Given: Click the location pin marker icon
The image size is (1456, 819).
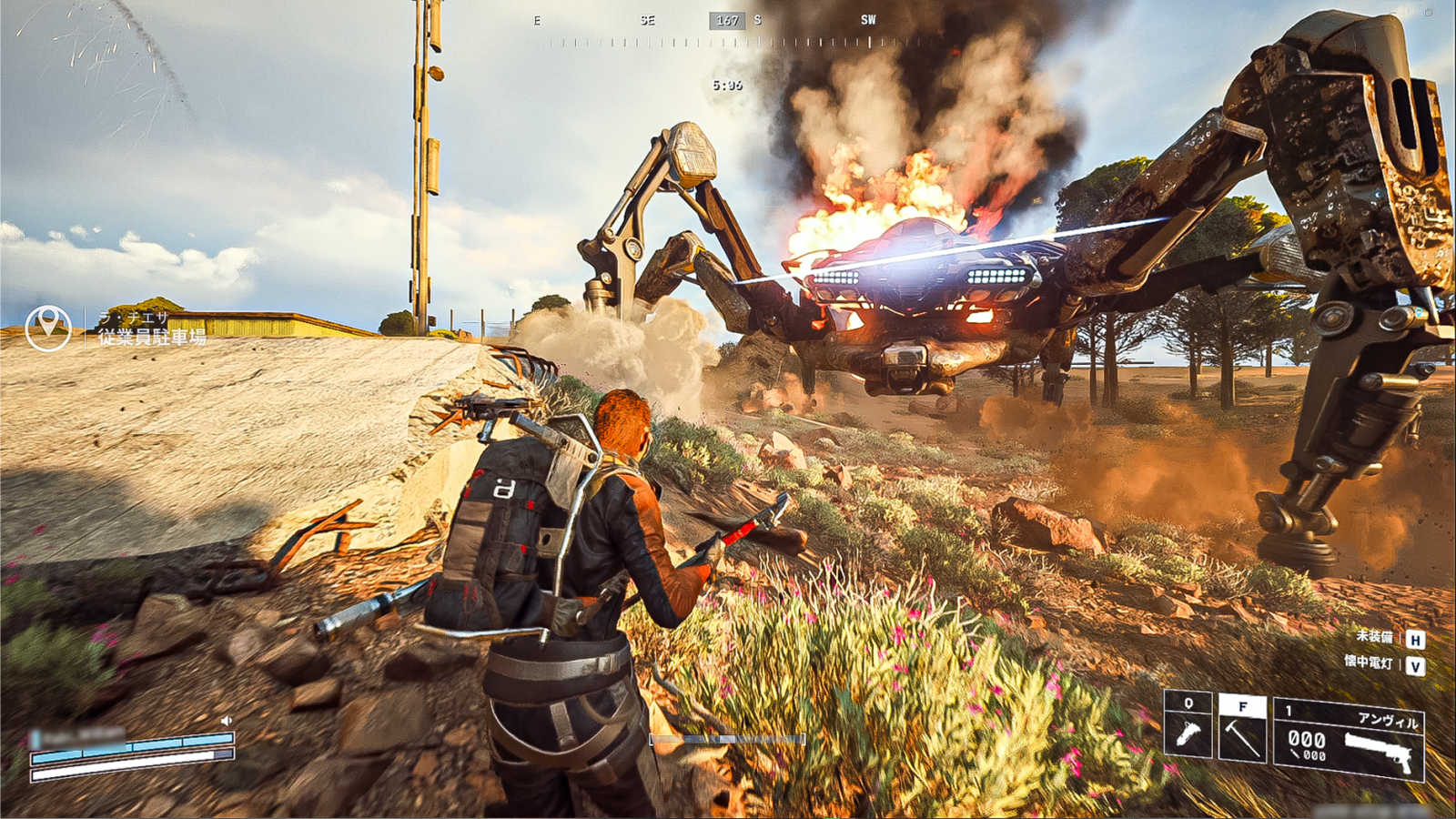Looking at the screenshot, I should (x=48, y=328).
